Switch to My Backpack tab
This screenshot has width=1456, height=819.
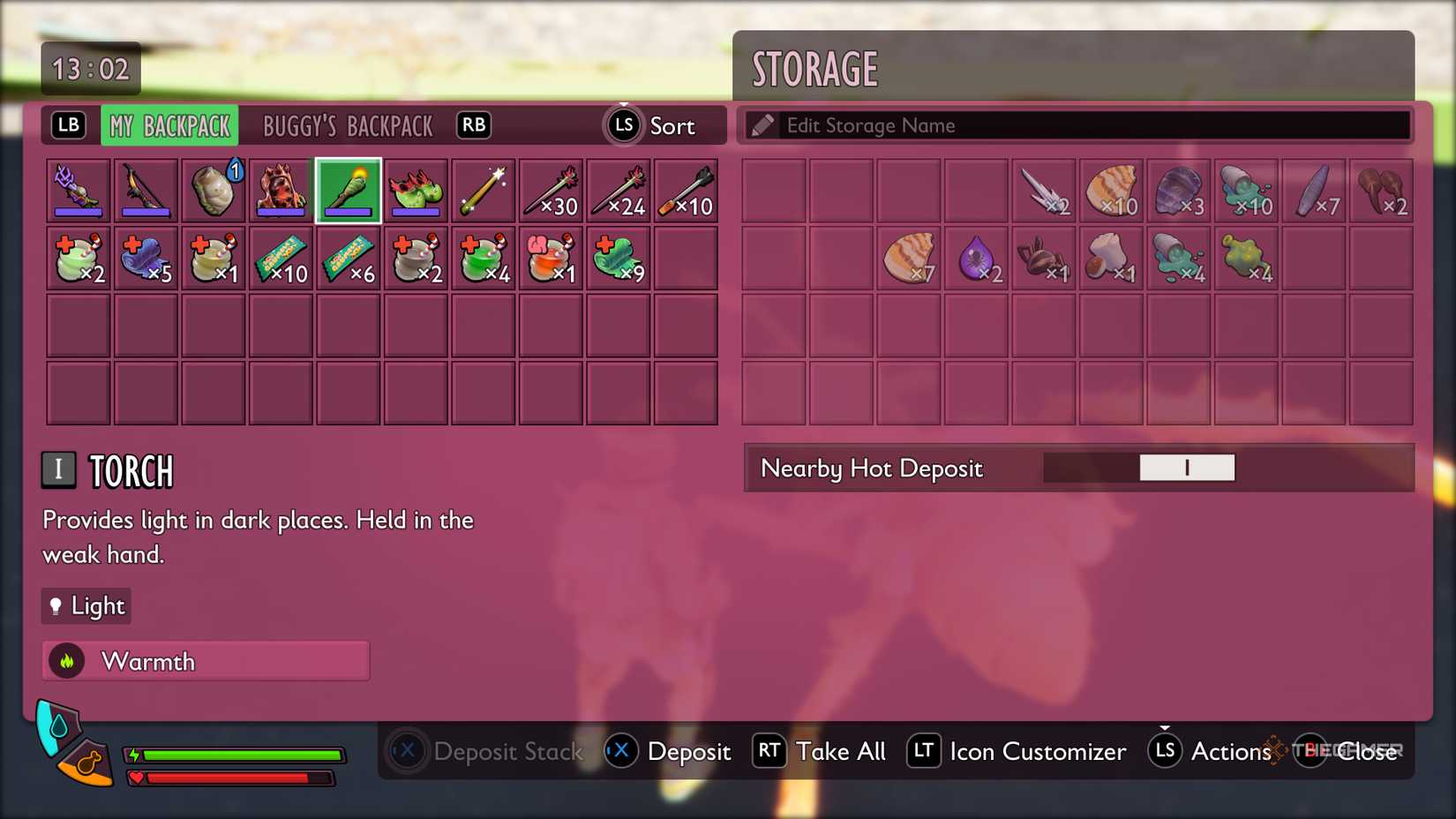[169, 125]
